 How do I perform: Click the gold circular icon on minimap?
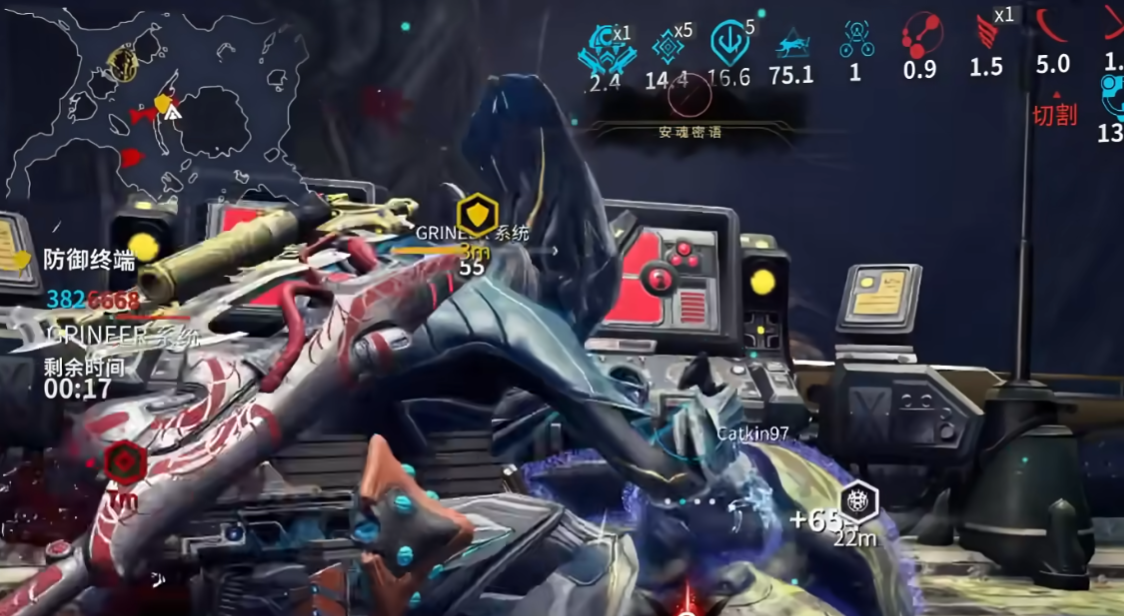point(123,64)
